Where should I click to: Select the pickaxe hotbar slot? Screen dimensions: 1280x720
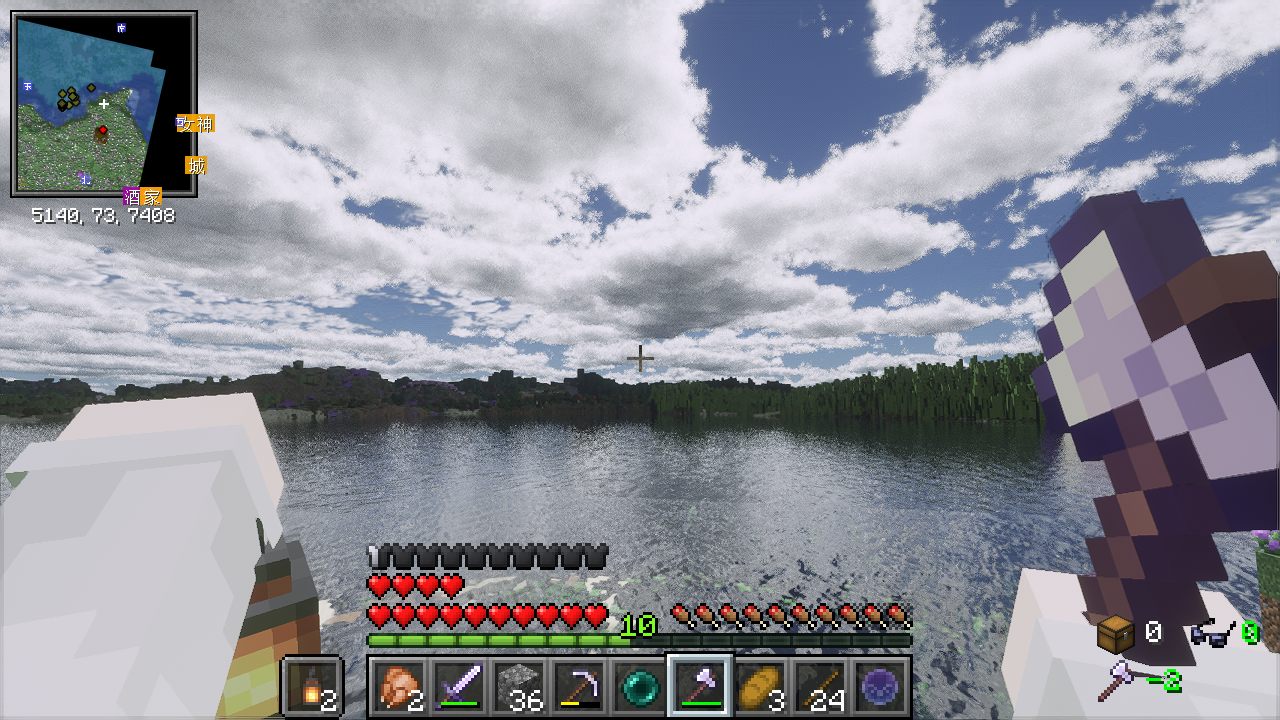coord(577,686)
